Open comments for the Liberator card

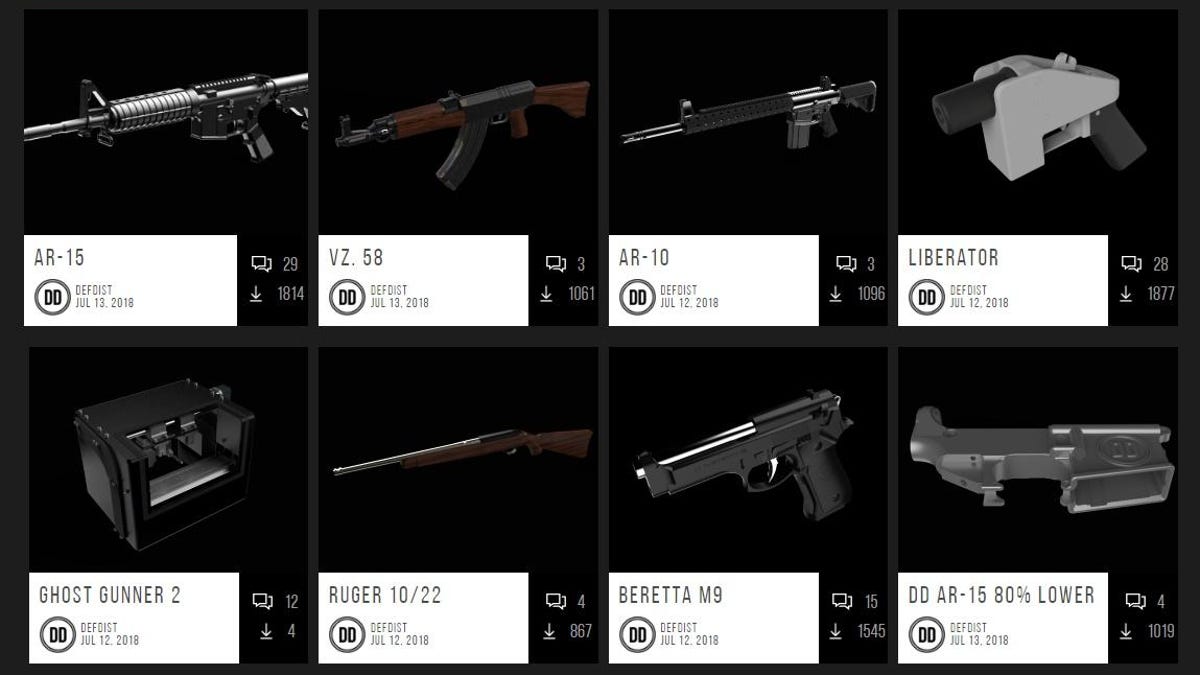1132,264
